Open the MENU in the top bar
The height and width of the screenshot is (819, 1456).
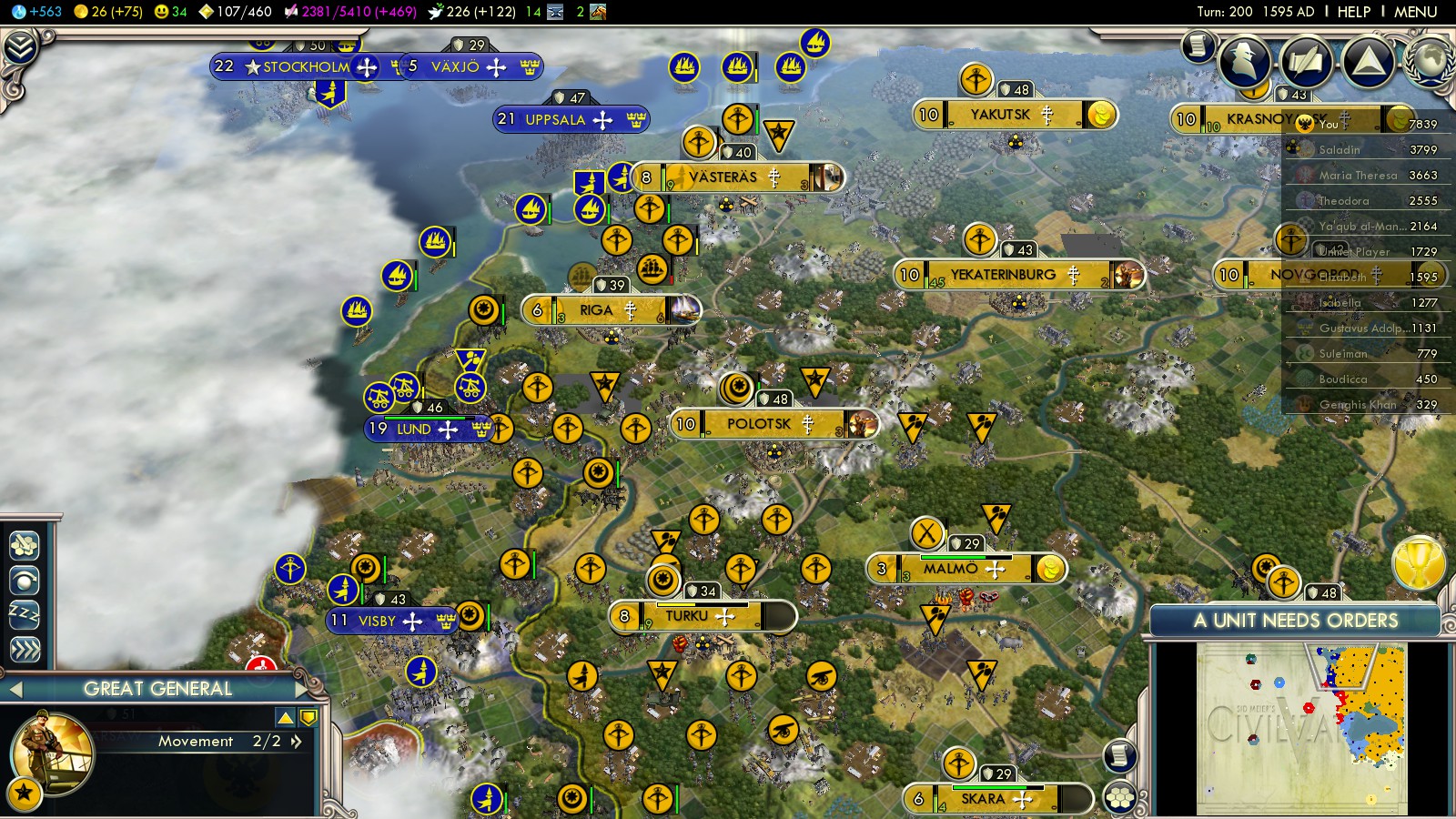tap(1415, 12)
